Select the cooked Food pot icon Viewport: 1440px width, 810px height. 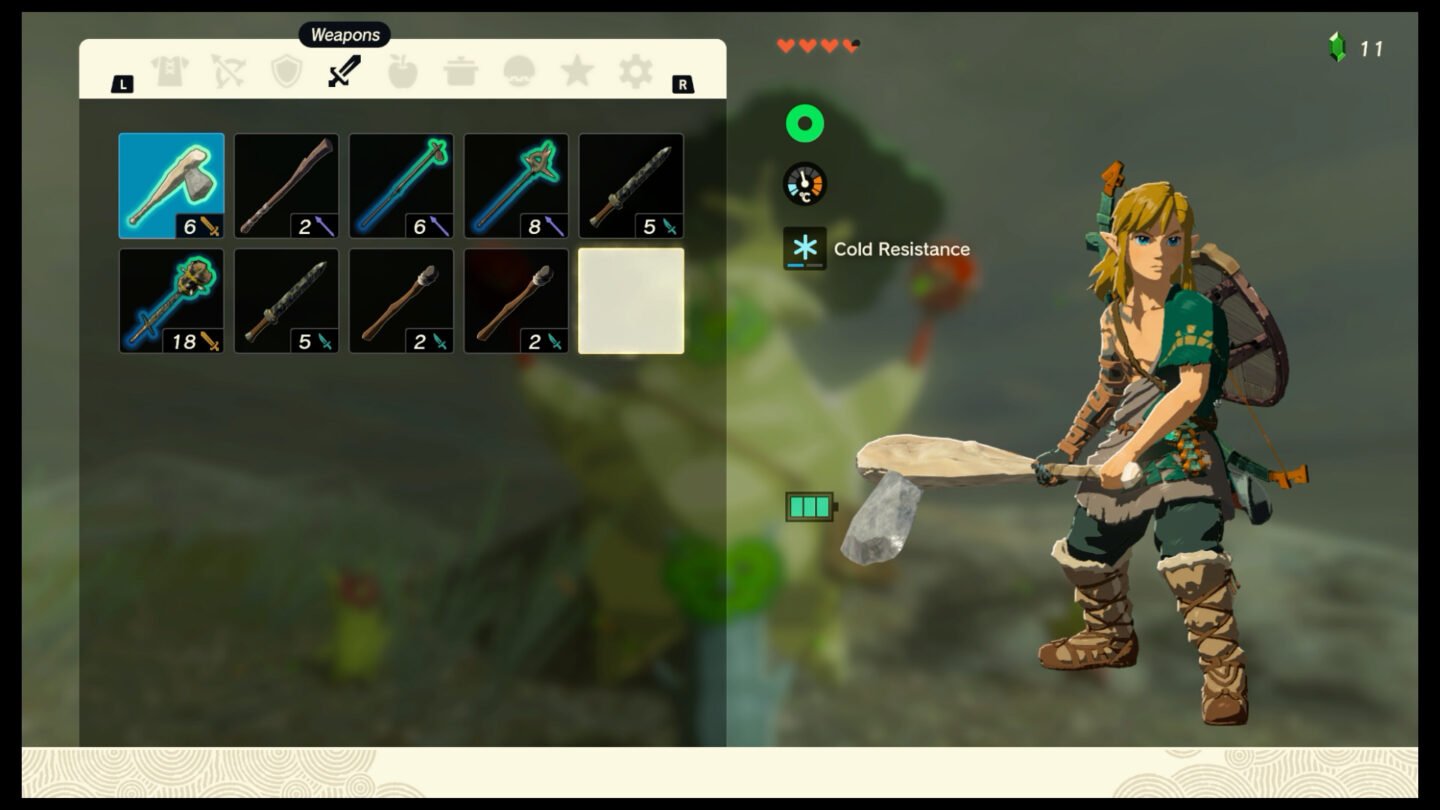click(x=459, y=72)
